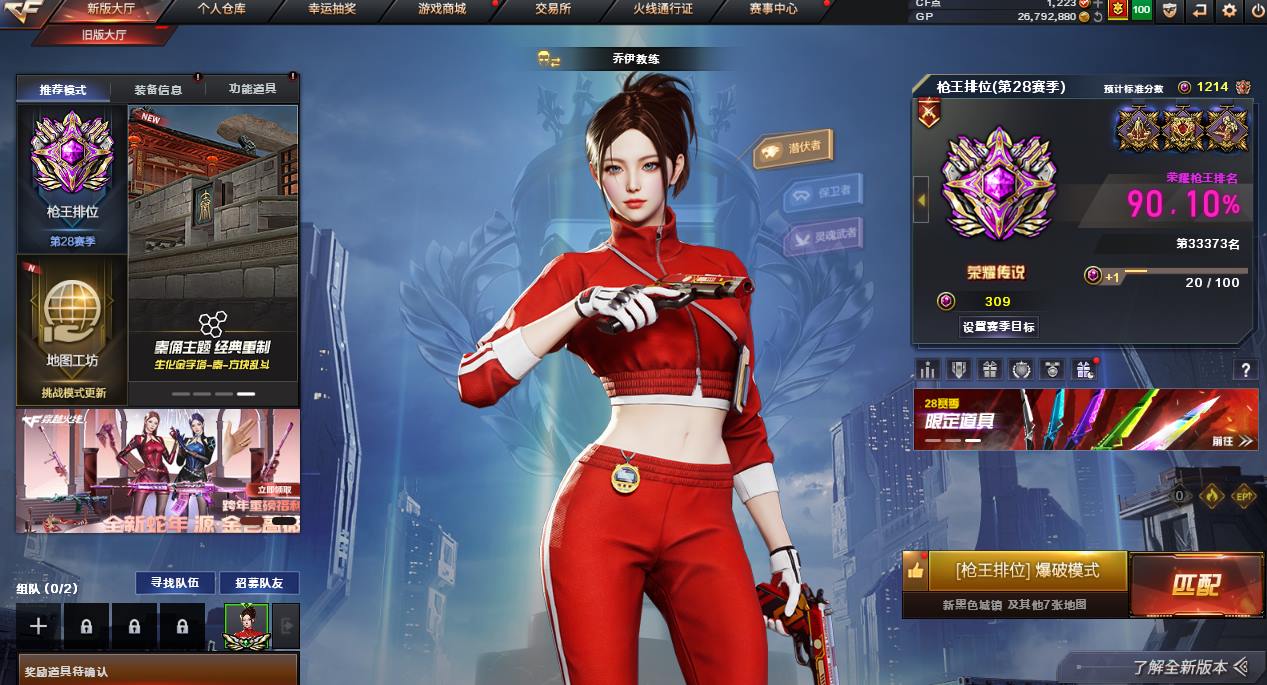Open the 赛事中心 tournament center
The width and height of the screenshot is (1267, 685).
pos(773,9)
